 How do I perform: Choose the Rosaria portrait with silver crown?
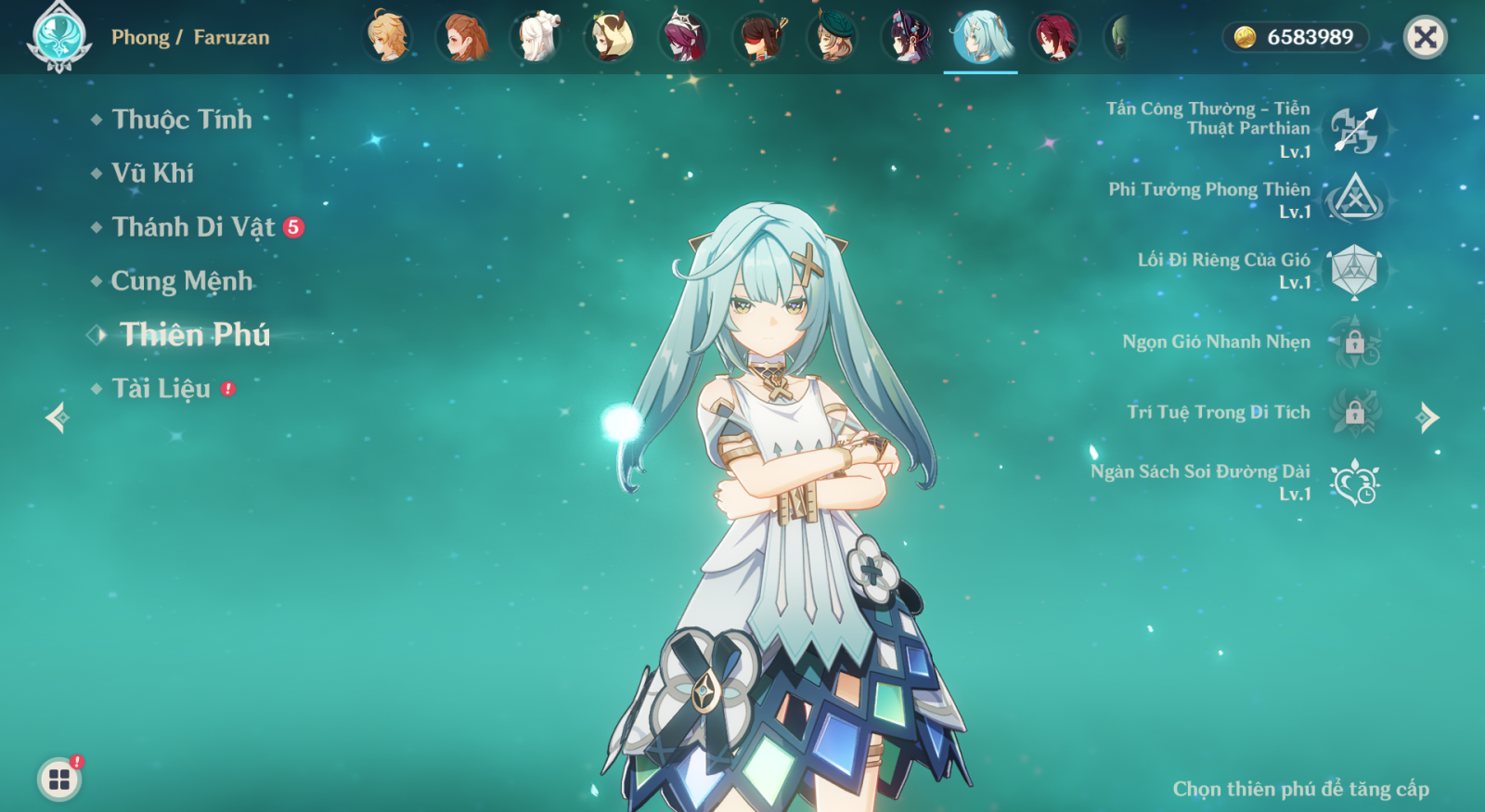[684, 37]
